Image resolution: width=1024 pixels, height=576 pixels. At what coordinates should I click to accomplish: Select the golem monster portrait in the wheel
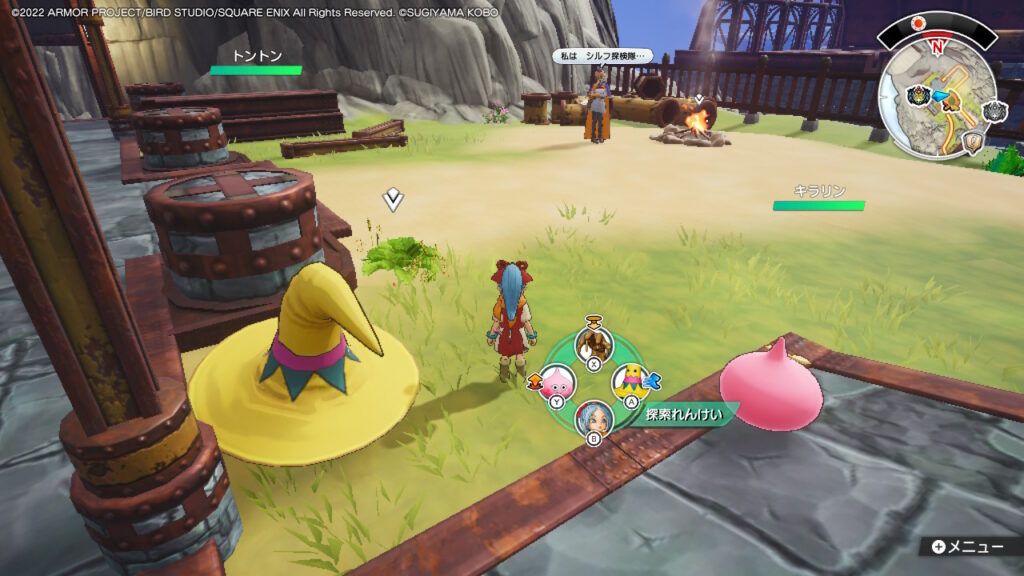click(x=593, y=345)
